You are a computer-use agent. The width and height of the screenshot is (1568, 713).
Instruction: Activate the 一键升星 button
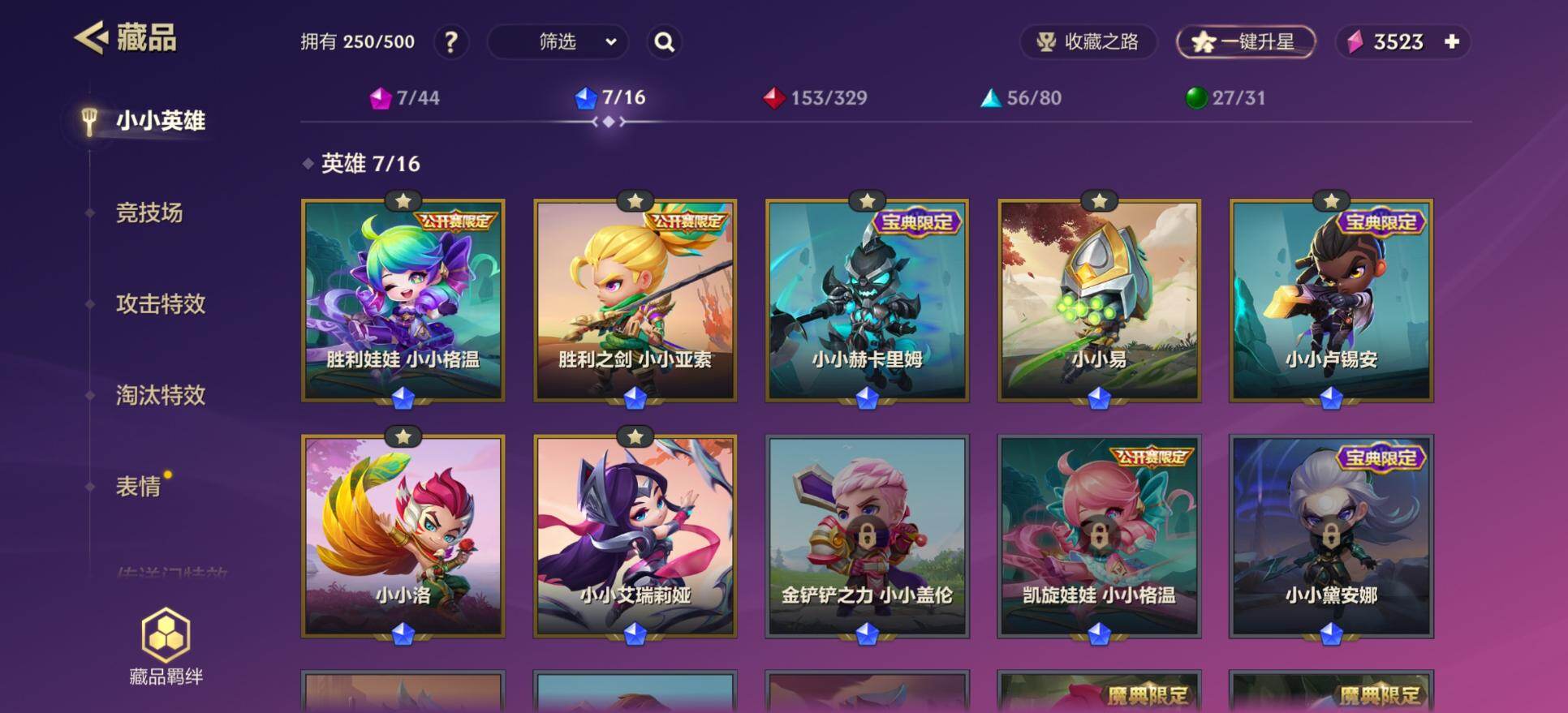click(x=1245, y=42)
